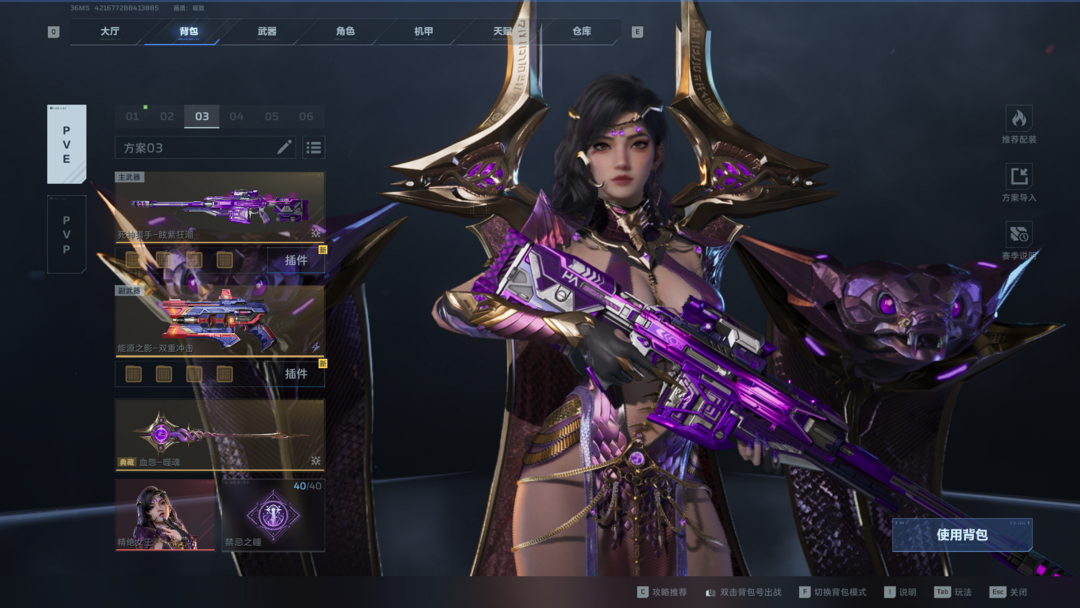1080x608 pixels.
Task: Open the 天赋 talent tab
Action: (x=502, y=32)
